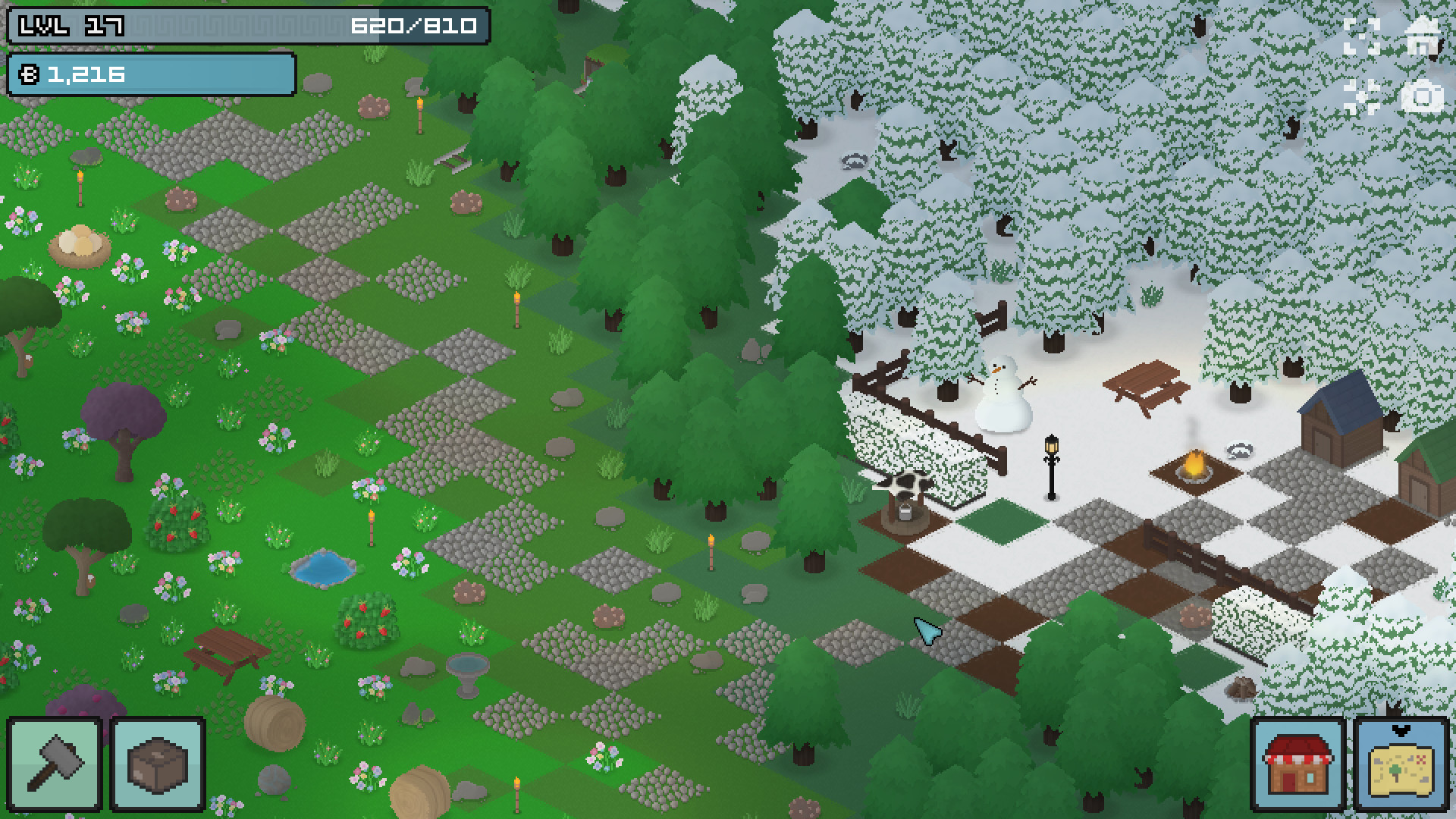Click the 1,216 coin balance display
1456x819 pixels.
click(x=87, y=74)
